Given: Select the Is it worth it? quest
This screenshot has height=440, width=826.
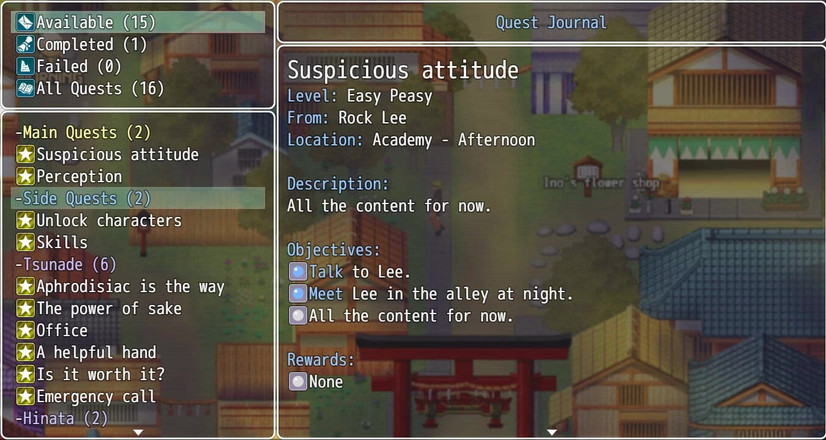Looking at the screenshot, I should (101, 374).
